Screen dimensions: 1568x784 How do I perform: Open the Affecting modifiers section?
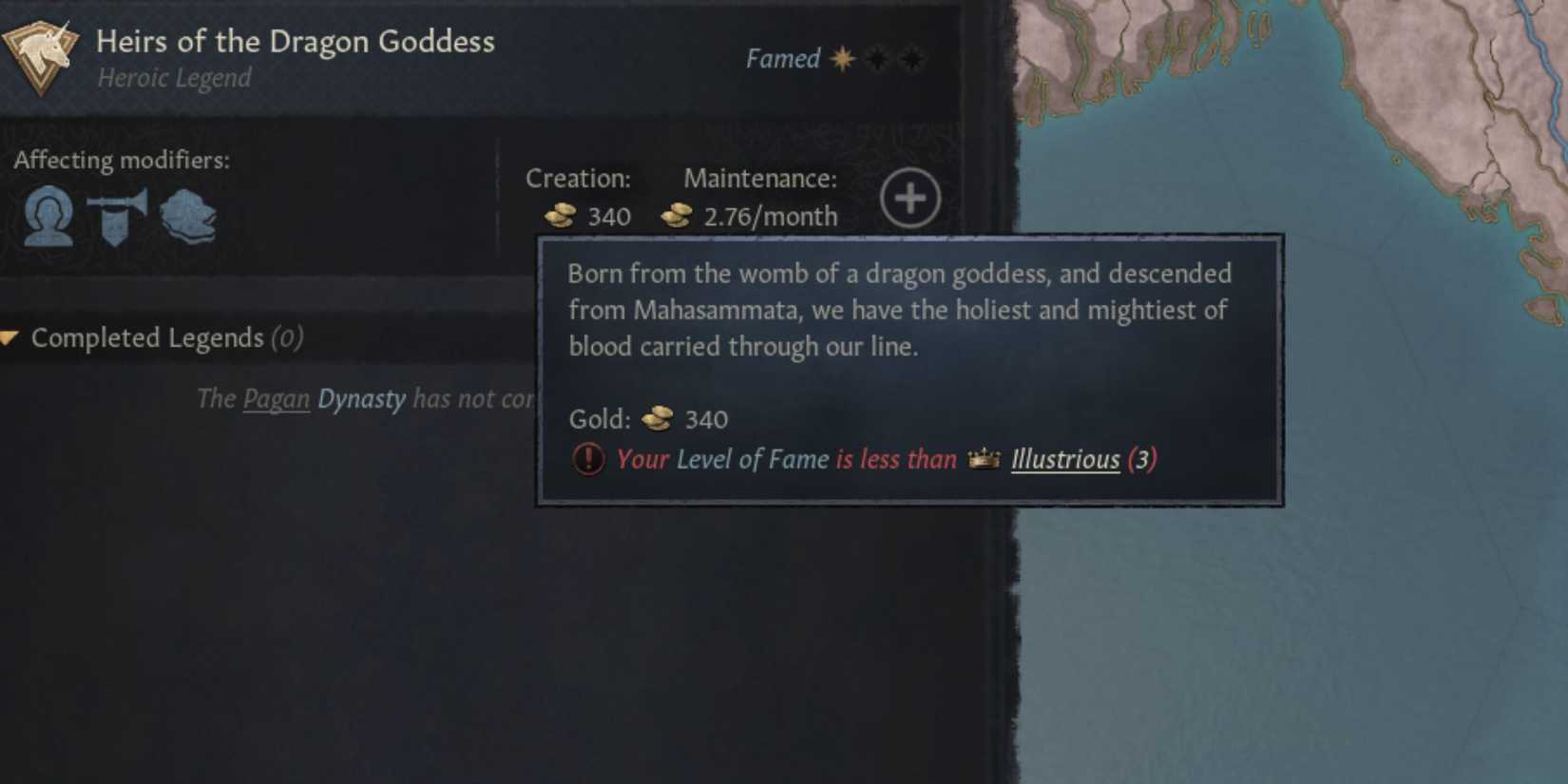click(x=122, y=160)
